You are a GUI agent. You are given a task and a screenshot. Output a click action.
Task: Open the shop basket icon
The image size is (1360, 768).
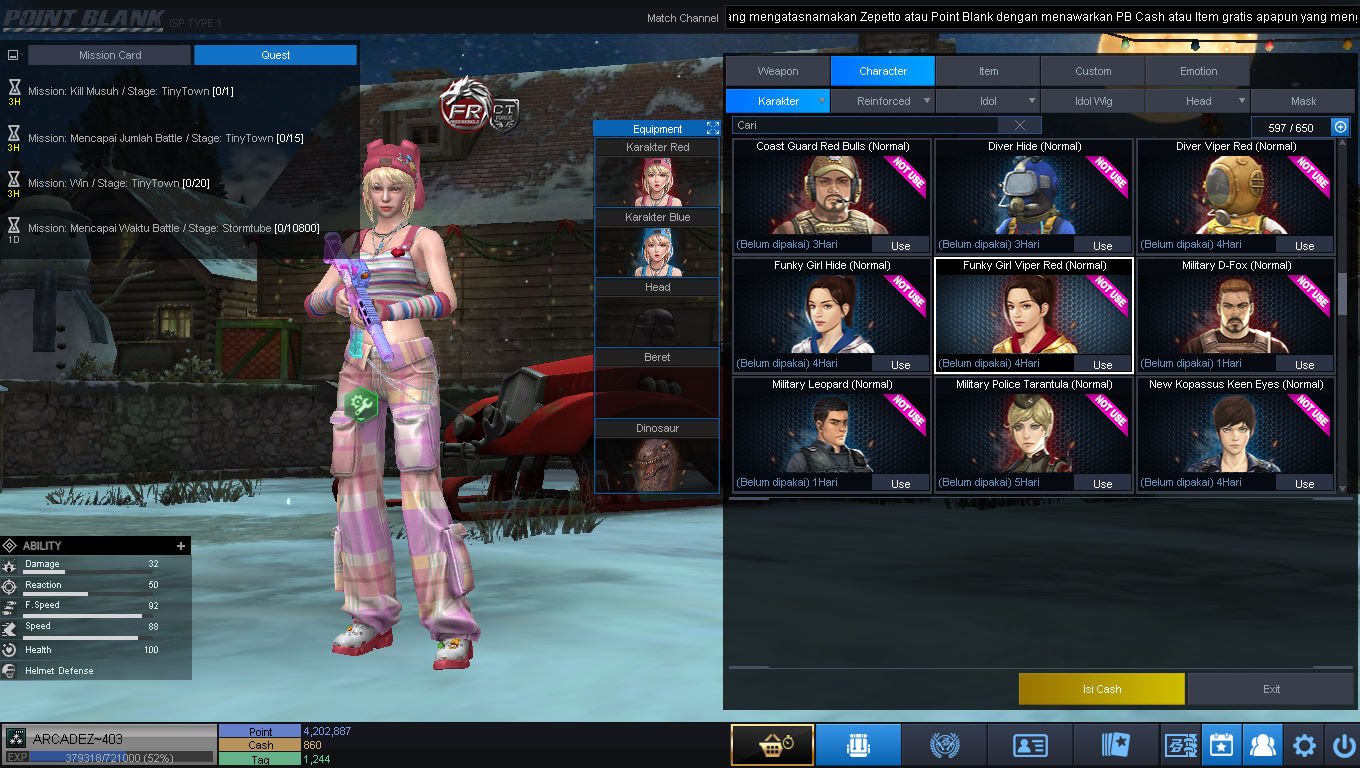point(771,745)
